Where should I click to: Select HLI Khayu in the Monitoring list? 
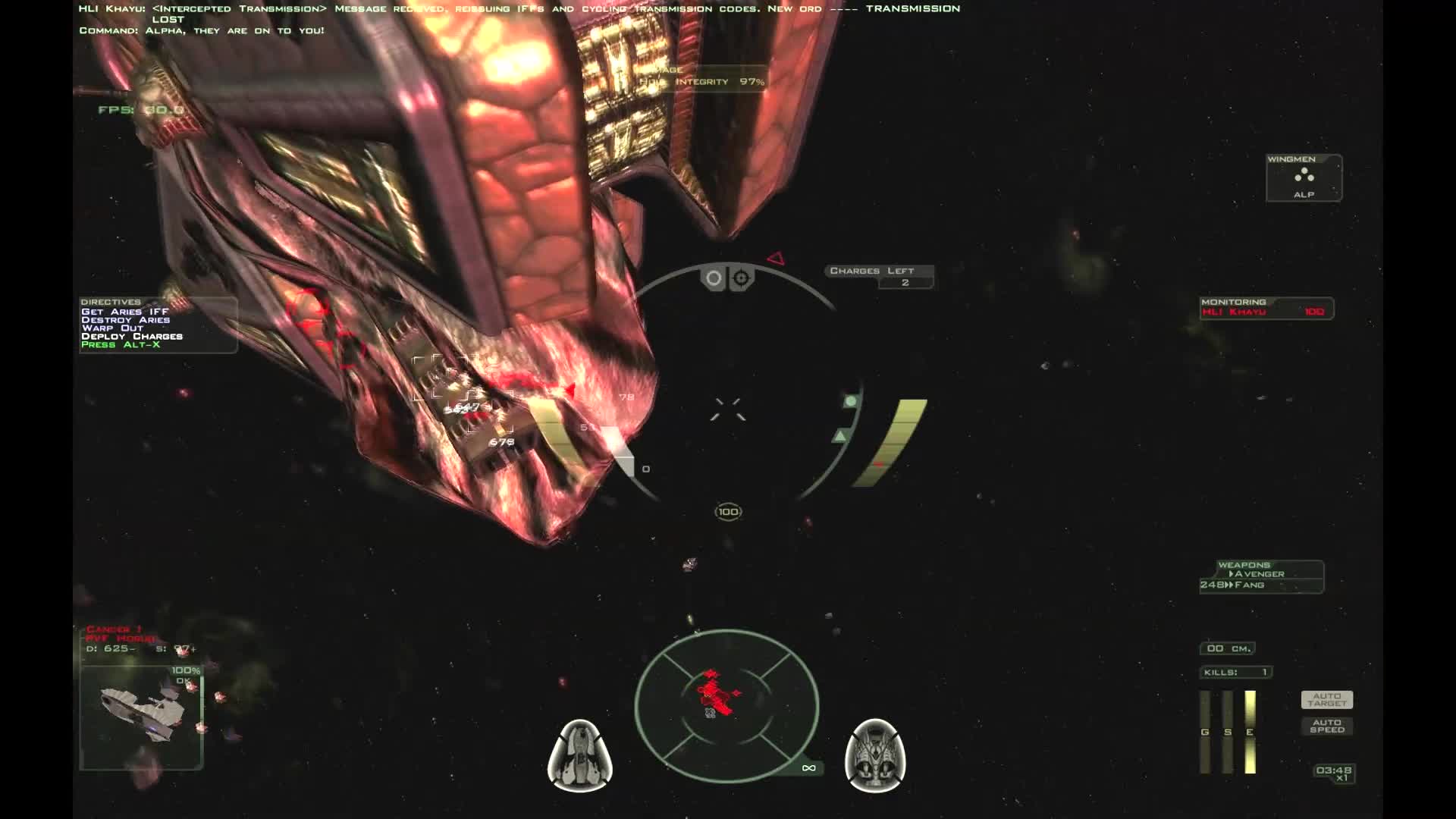[1235, 312]
